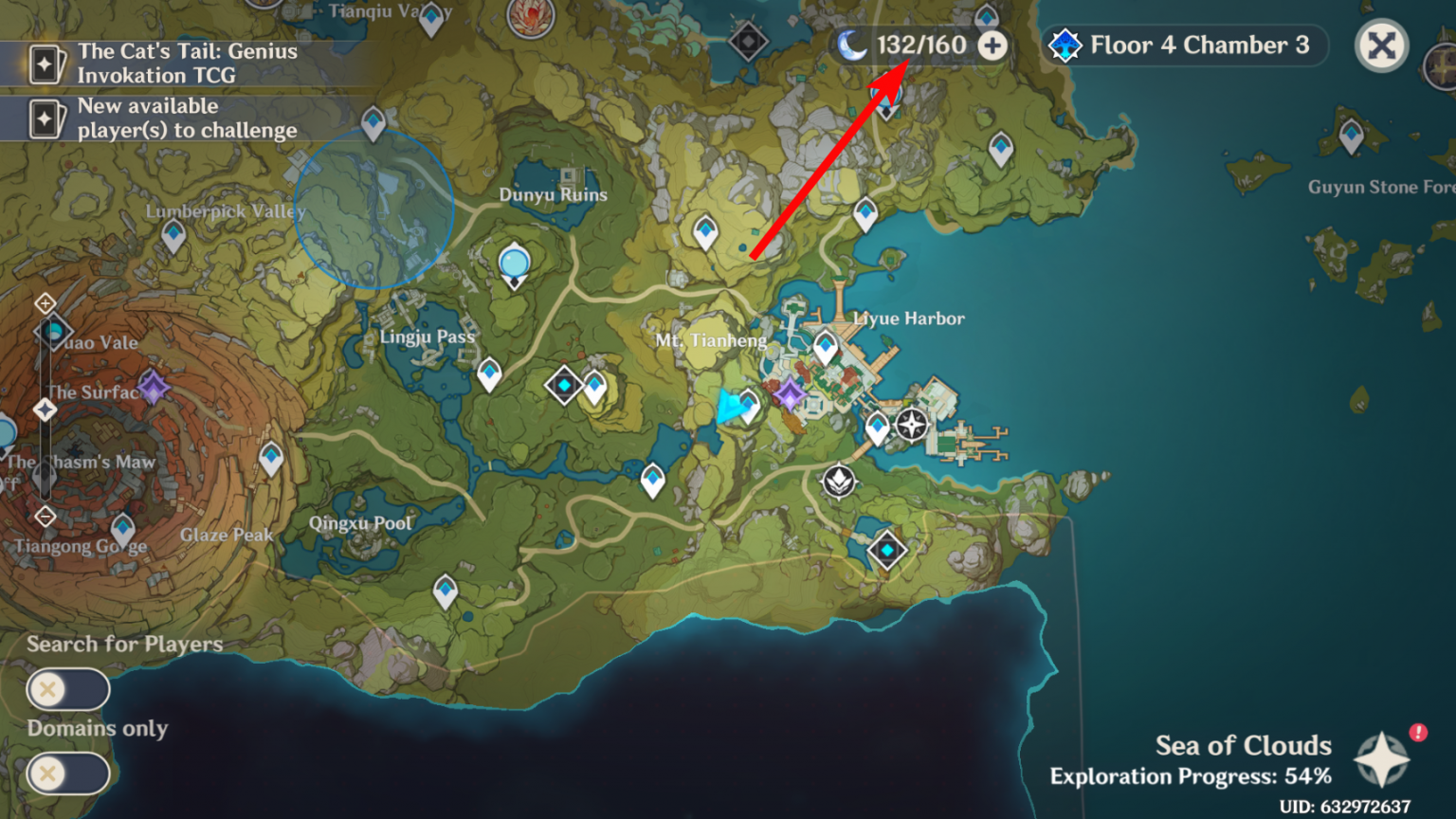Screen dimensions: 1456x819
Task: Open the Spiral Abyss icon beside Floor 4 Chamber 3
Action: pyautogui.click(x=1065, y=44)
